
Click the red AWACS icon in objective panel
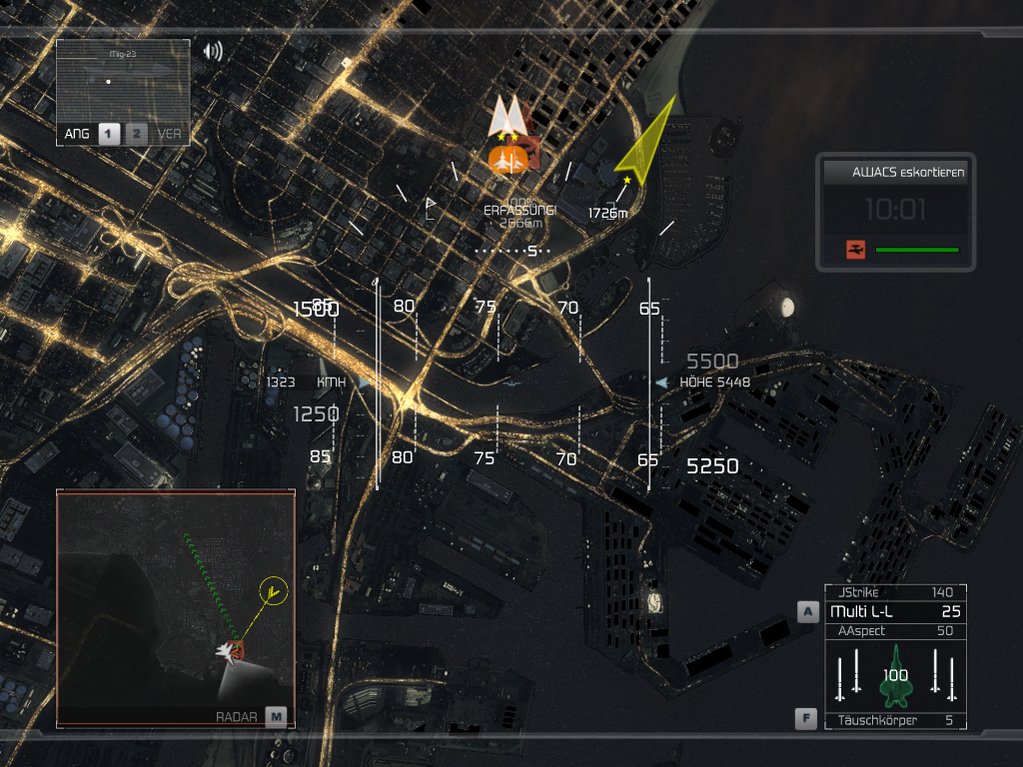[855, 250]
